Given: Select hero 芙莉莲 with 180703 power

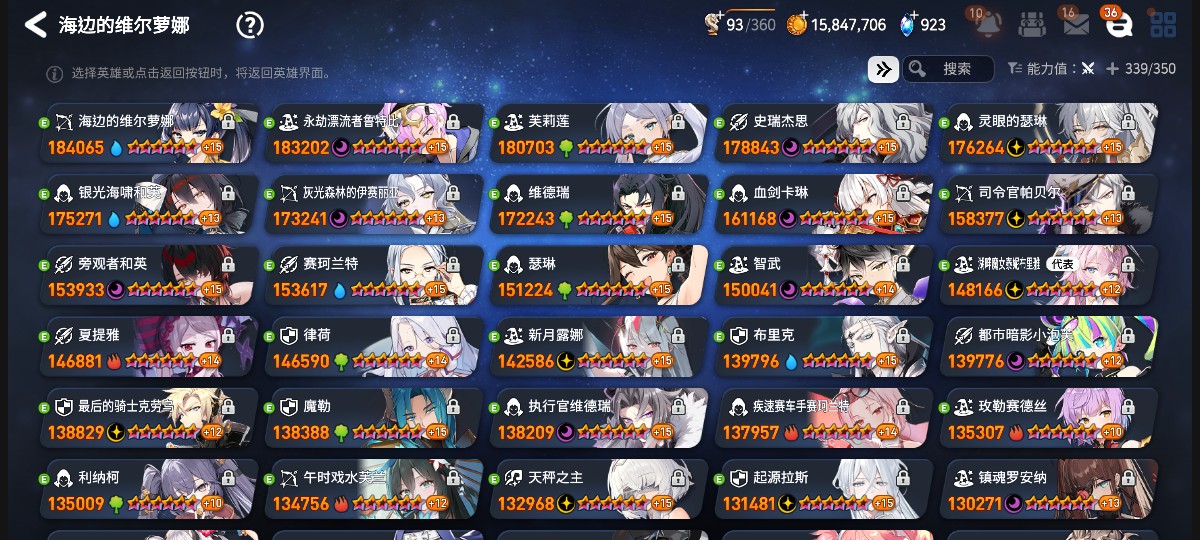Looking at the screenshot, I should pyautogui.click(x=598, y=134).
